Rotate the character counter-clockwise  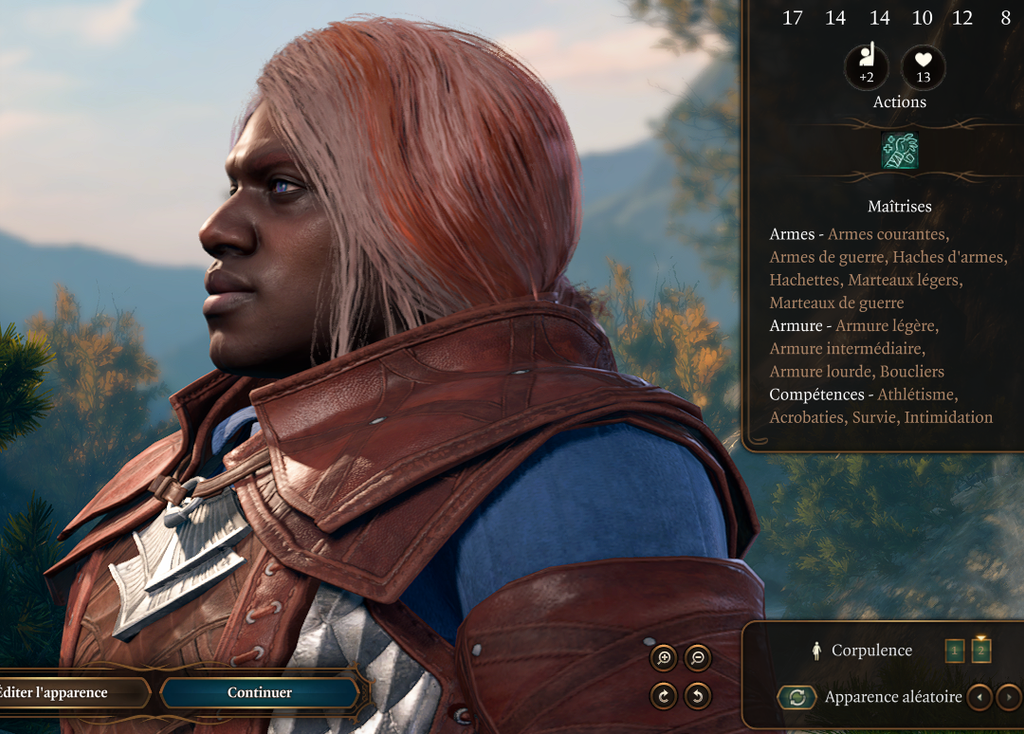point(698,695)
